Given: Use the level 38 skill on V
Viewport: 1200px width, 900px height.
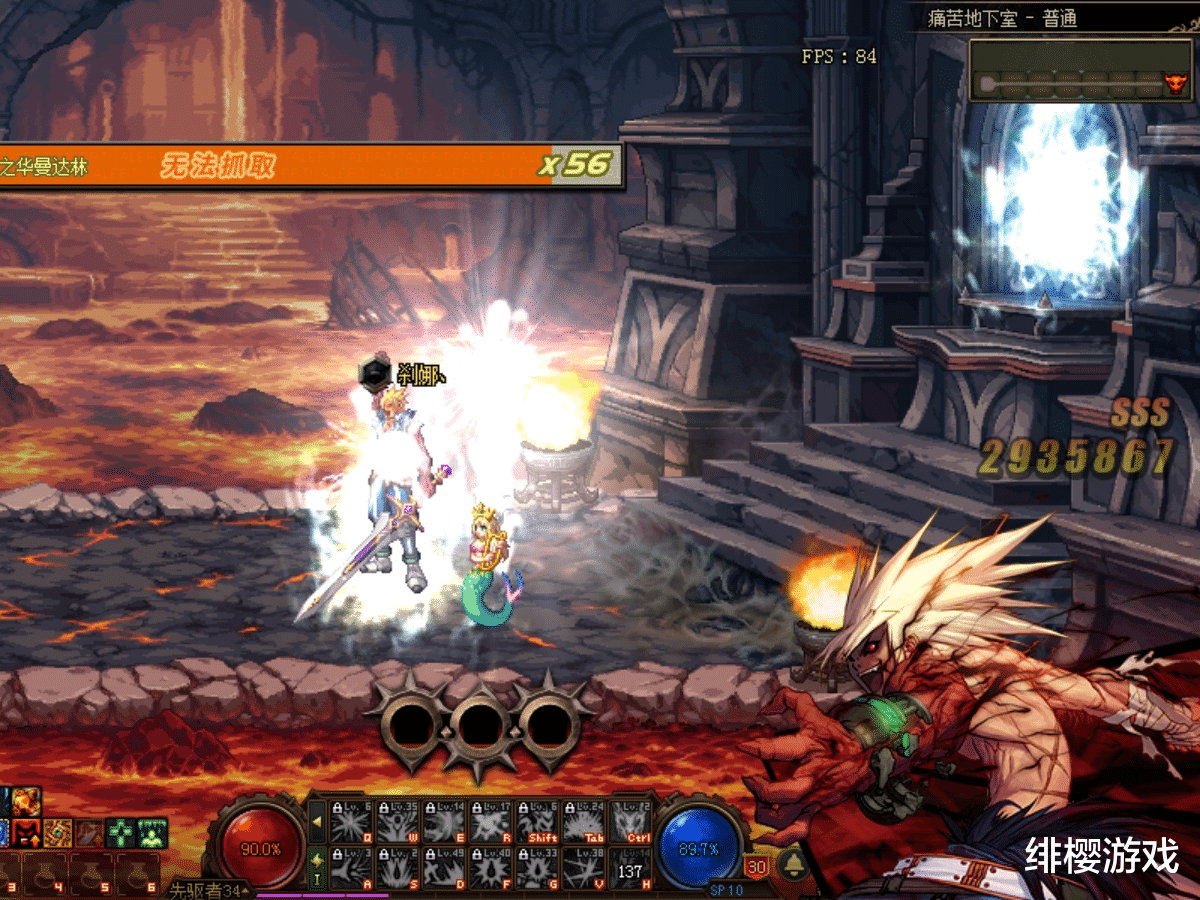Looking at the screenshot, I should coord(585,867).
